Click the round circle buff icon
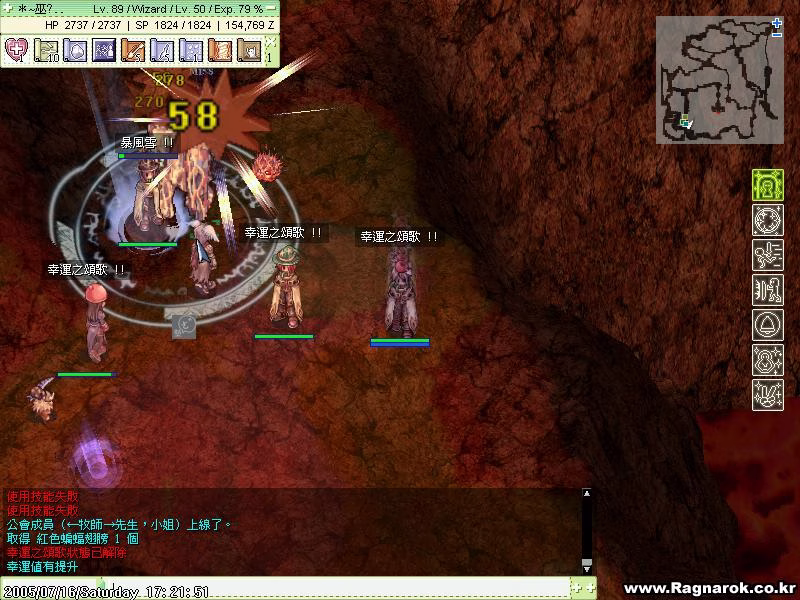The image size is (800, 600). (768, 220)
